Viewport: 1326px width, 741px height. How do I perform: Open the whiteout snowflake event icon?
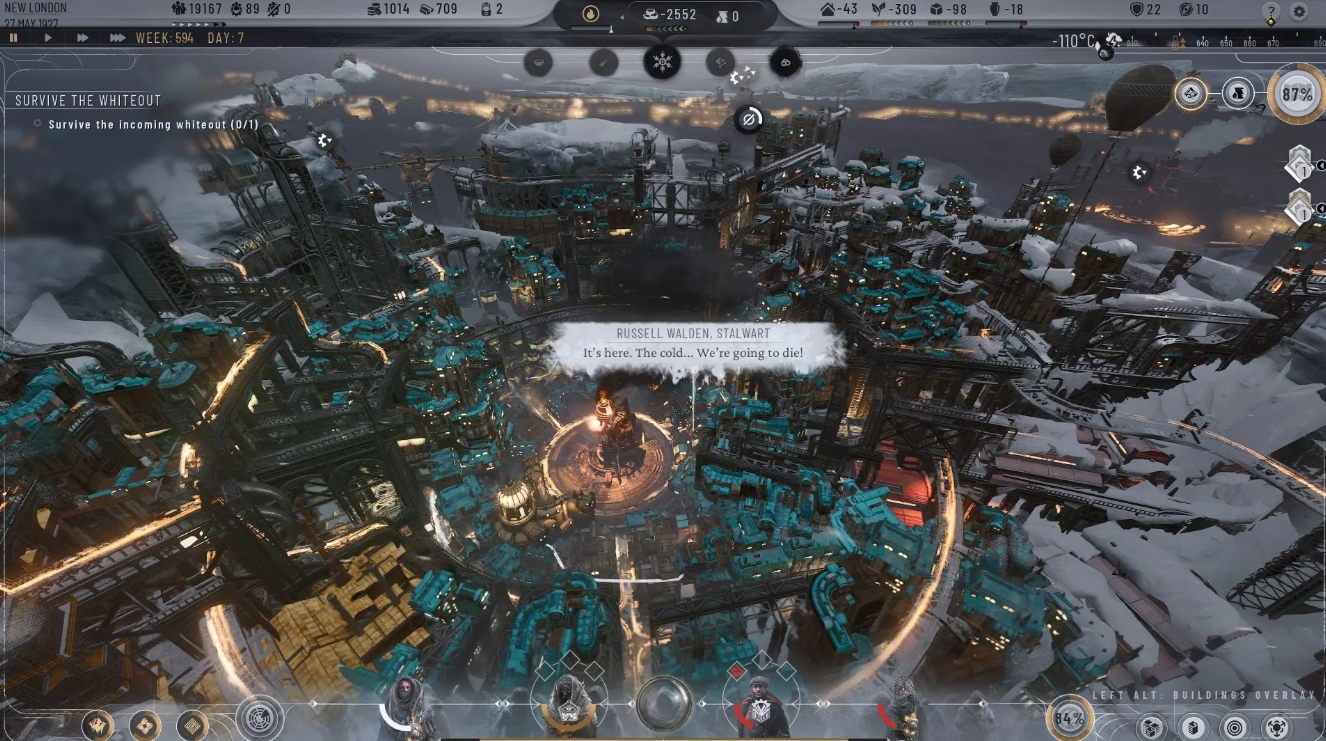point(662,62)
